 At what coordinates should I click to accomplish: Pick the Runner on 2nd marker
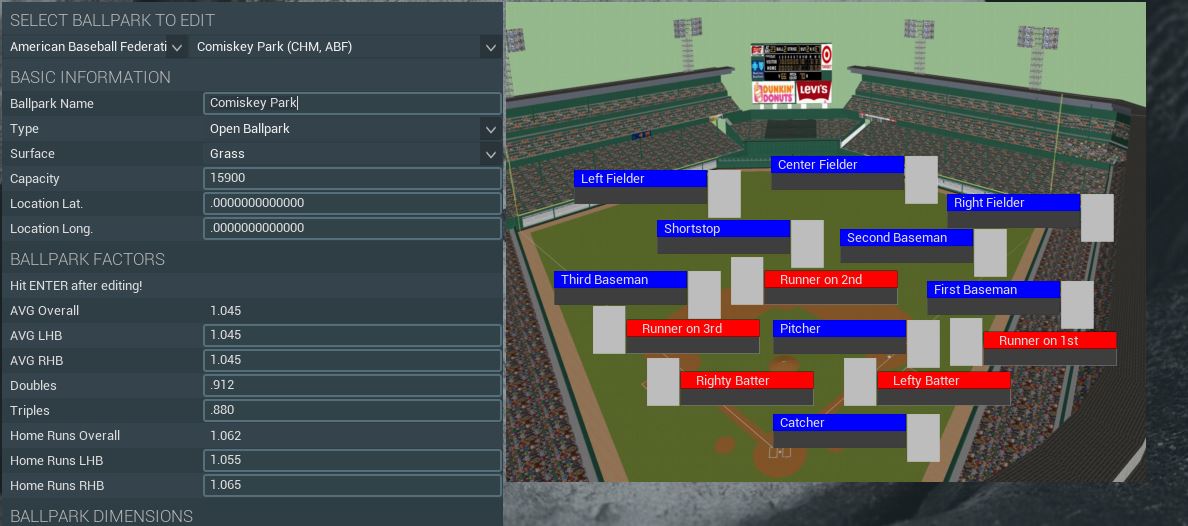click(x=830, y=280)
